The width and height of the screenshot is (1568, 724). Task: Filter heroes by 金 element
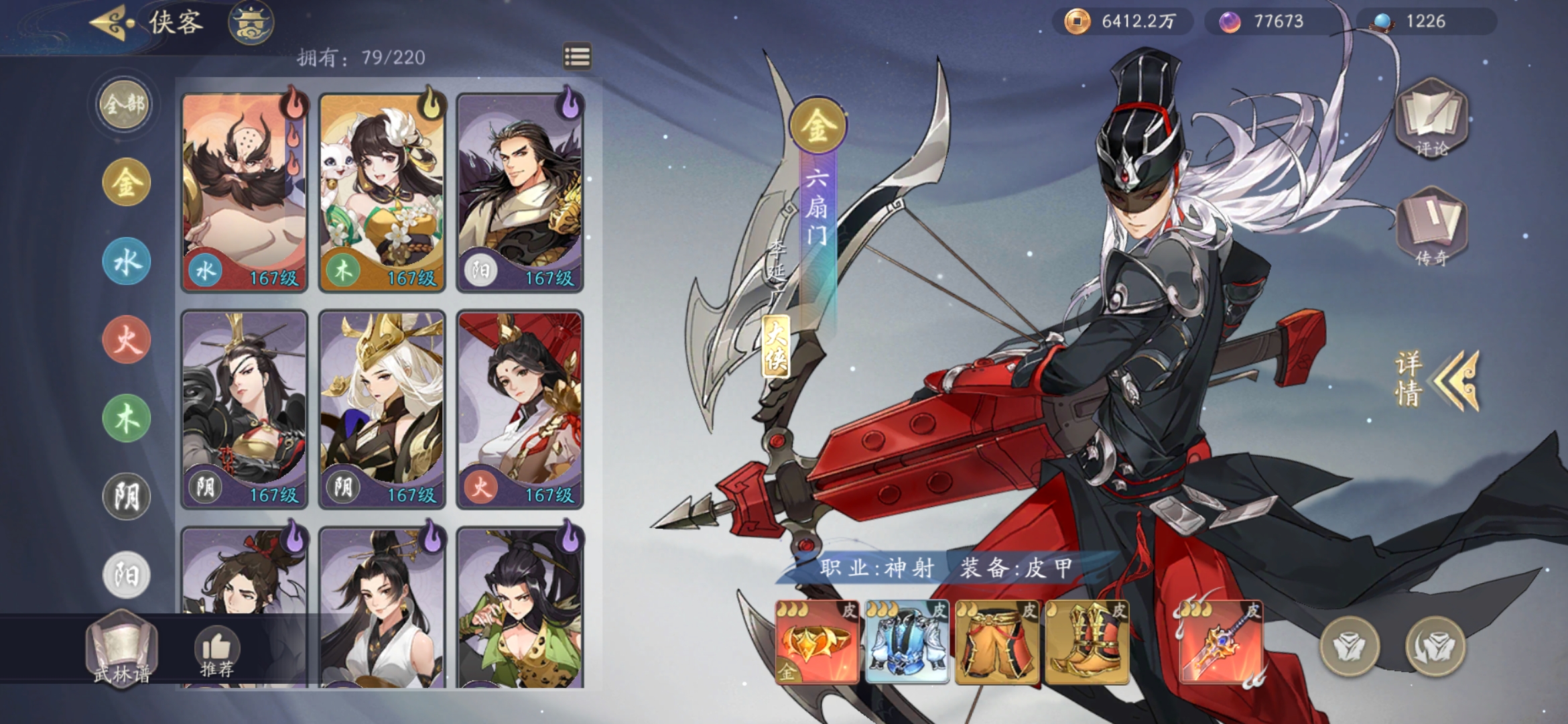point(126,182)
